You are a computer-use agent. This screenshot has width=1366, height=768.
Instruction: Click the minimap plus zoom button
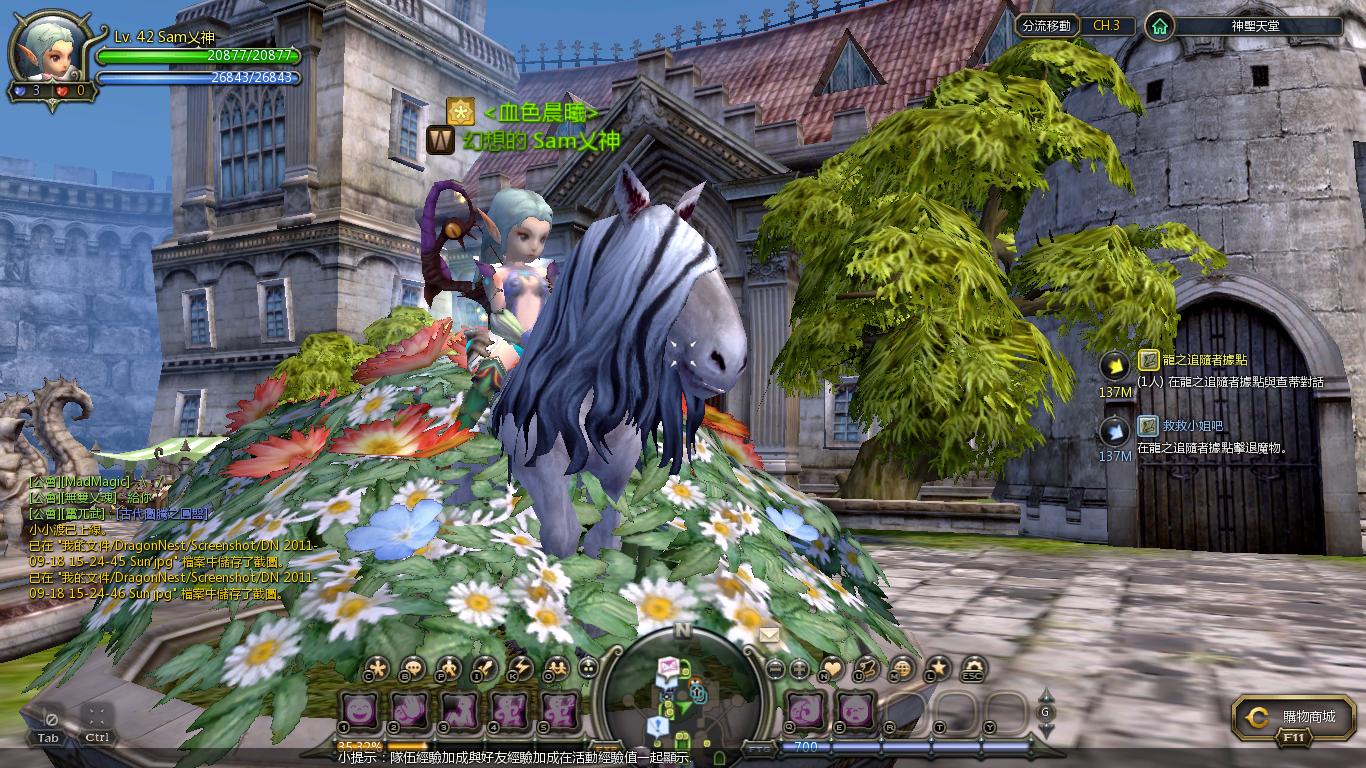coord(799,668)
